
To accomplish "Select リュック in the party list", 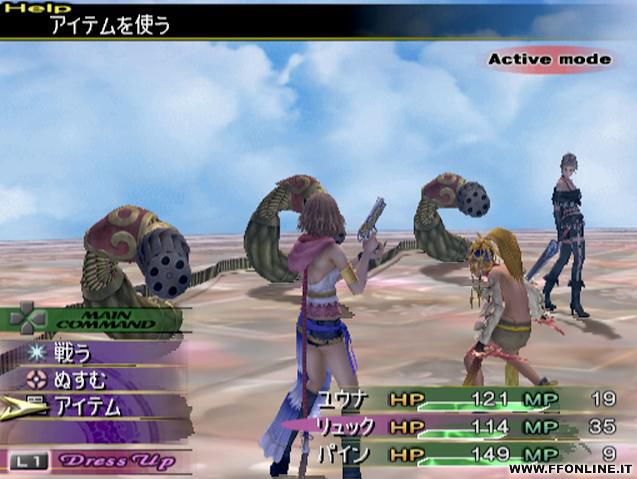I will [345, 427].
